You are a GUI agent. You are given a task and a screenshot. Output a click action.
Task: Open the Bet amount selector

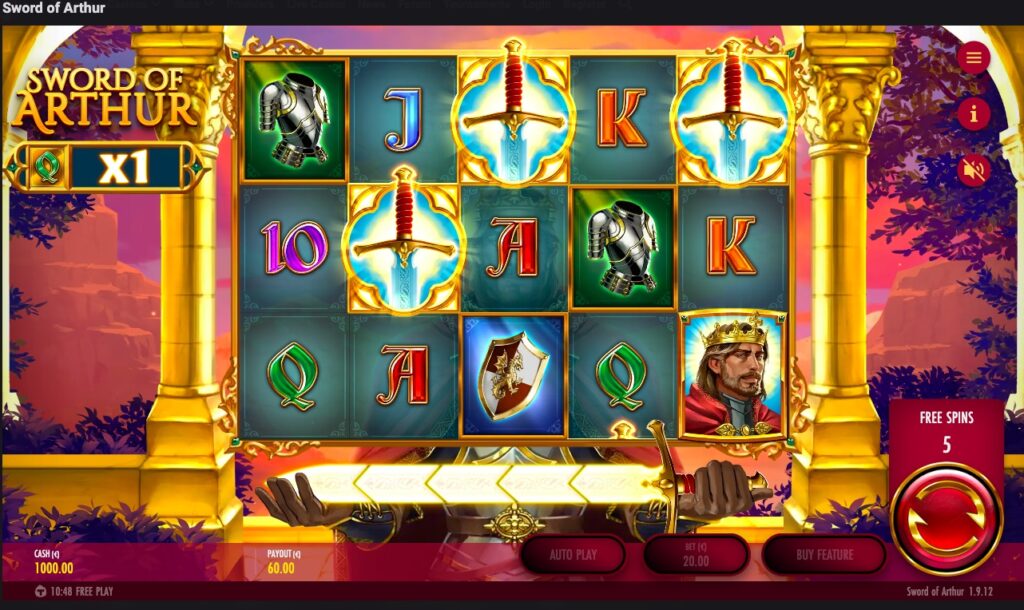(695, 554)
